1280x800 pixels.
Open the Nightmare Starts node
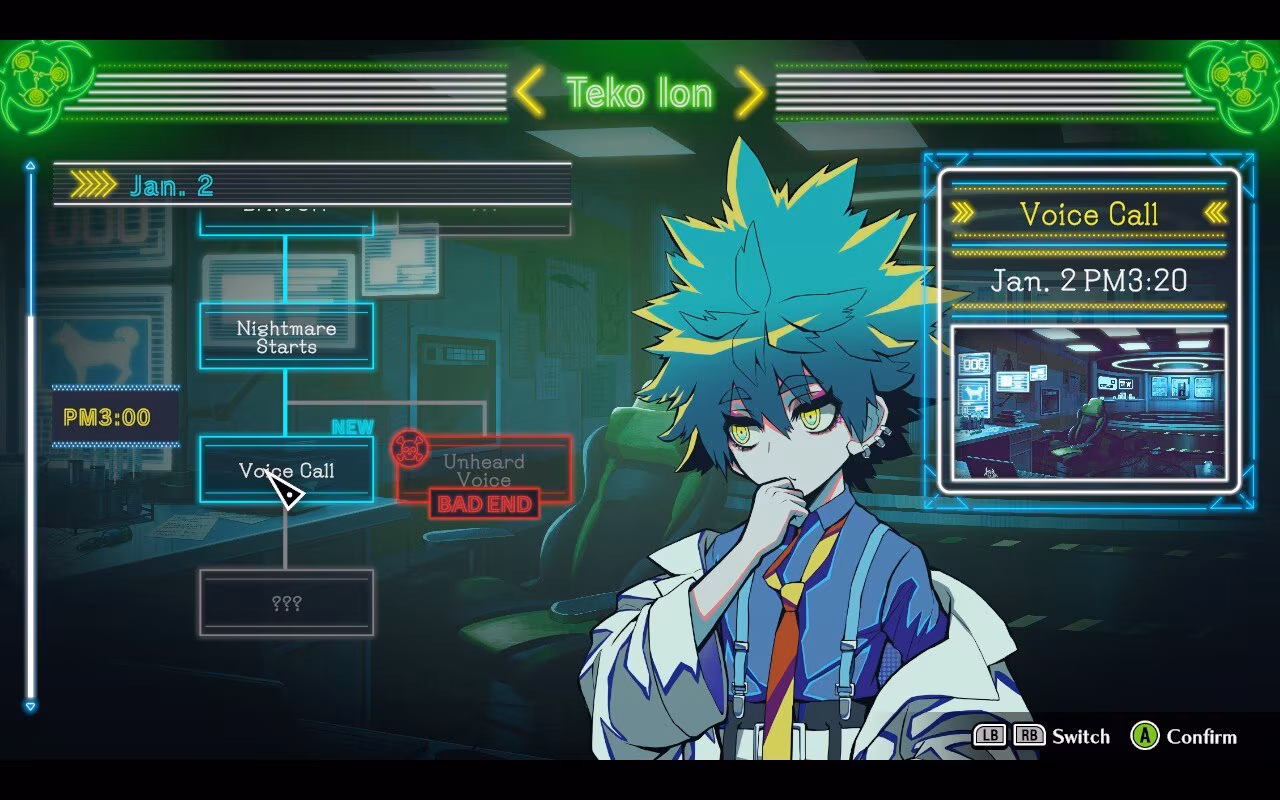[286, 337]
